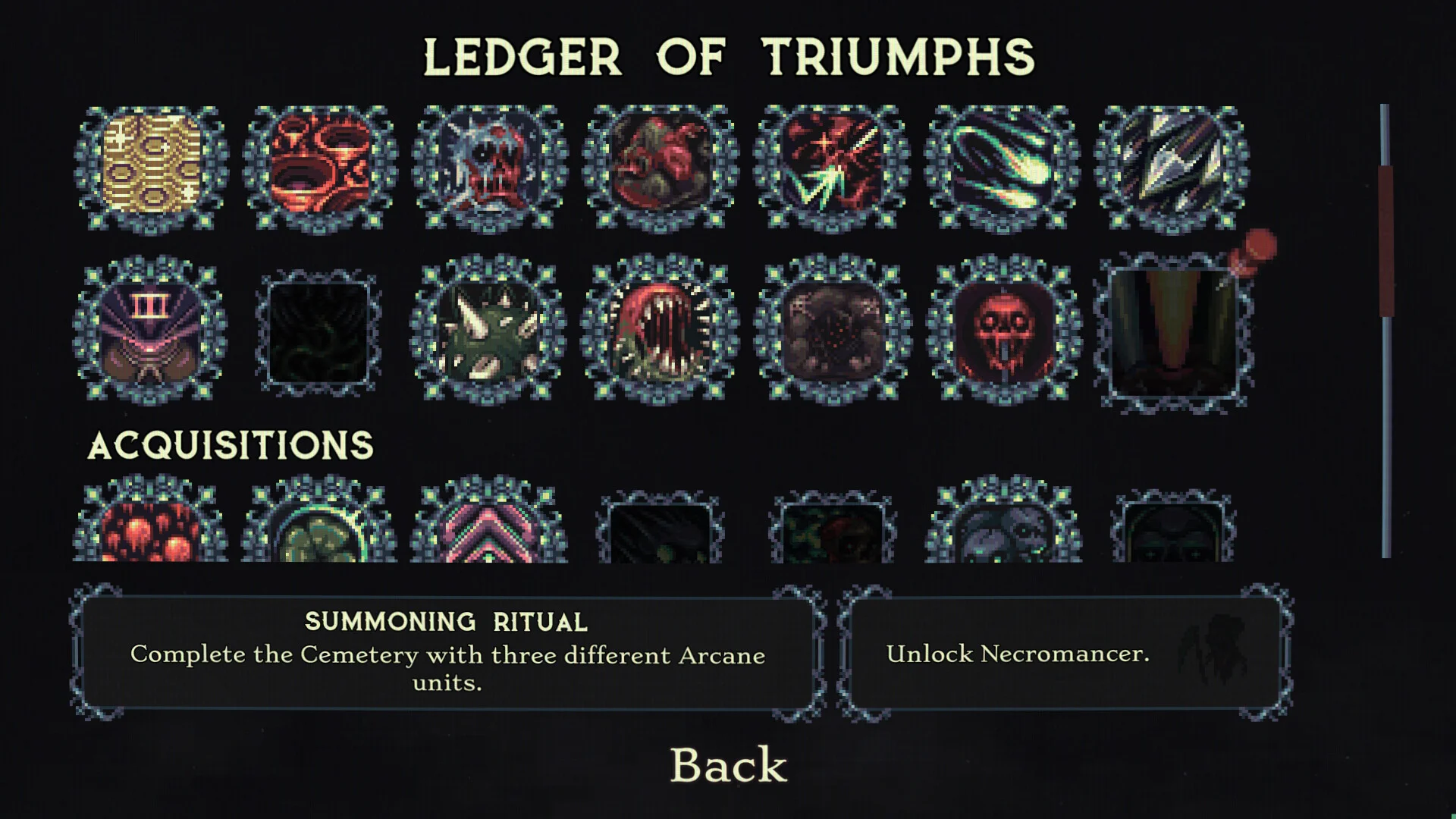
Task: Select the dark rocky mass triumph
Action: (x=833, y=329)
